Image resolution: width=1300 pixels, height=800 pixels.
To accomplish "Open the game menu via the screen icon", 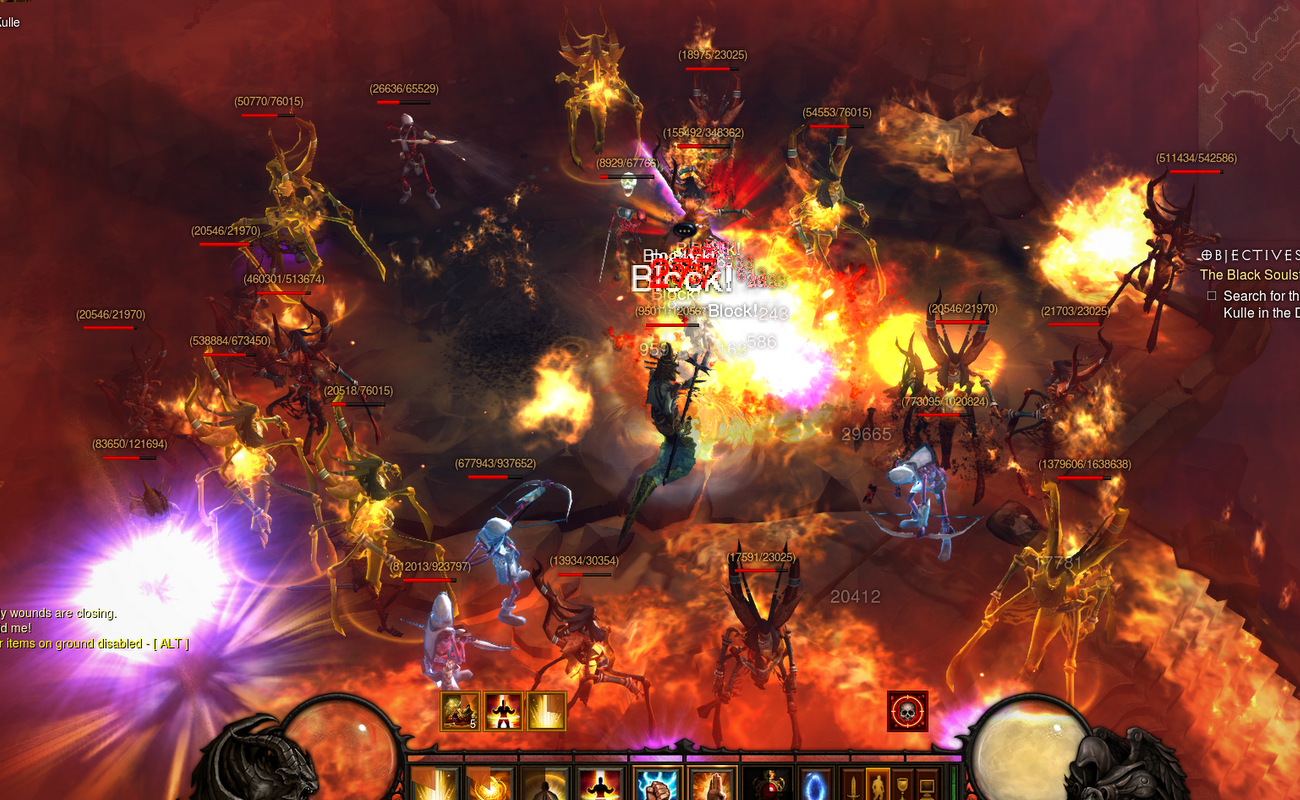I will [x=927, y=784].
